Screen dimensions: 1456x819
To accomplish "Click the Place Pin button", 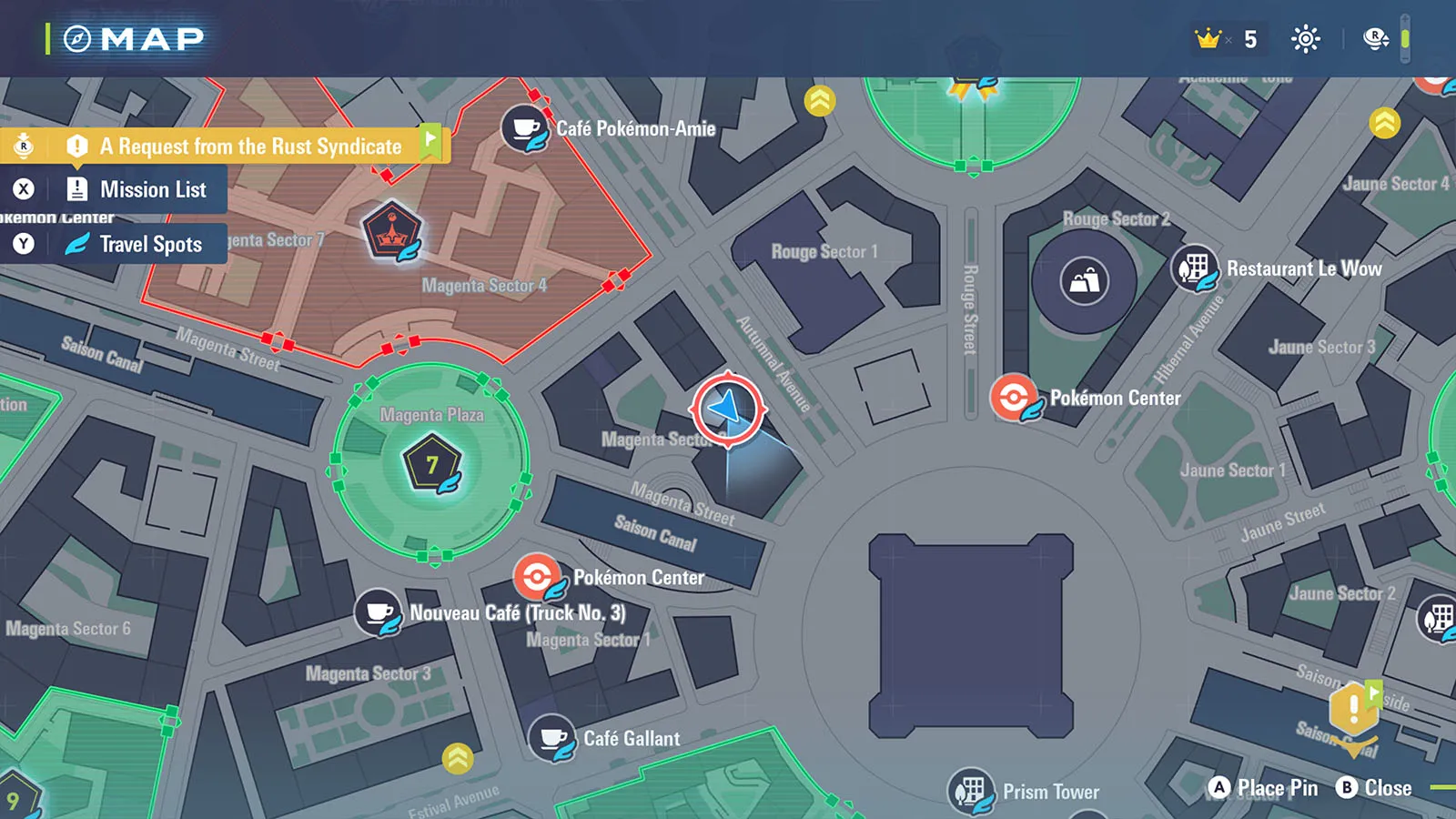I will tap(1263, 788).
